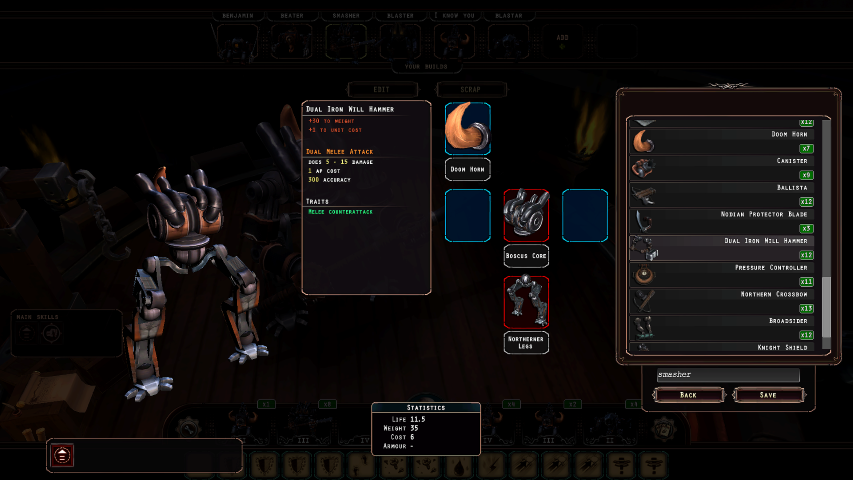Select the Benjamin build thumbnail
853x480 pixels.
click(238, 40)
